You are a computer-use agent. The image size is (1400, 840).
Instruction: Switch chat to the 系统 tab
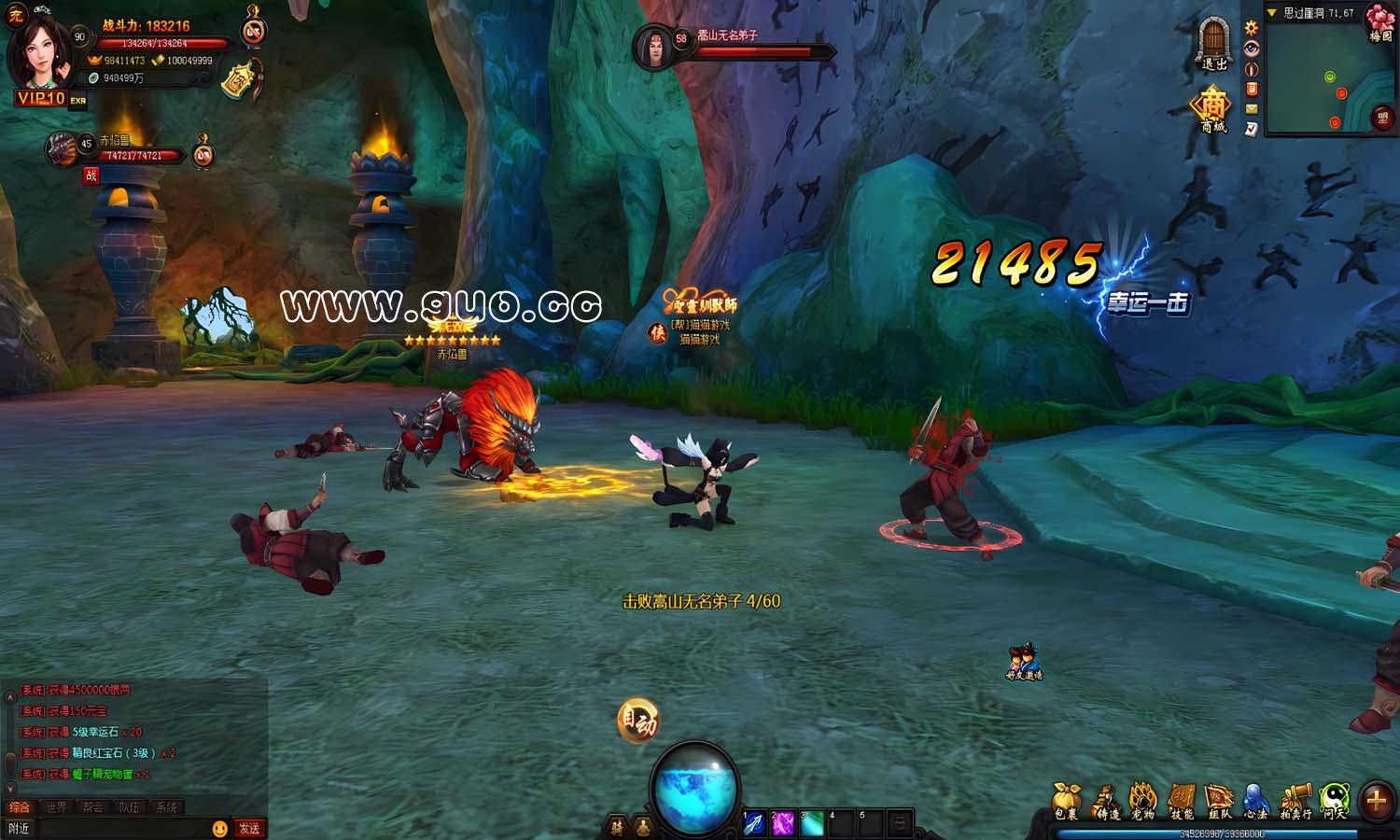(x=166, y=807)
